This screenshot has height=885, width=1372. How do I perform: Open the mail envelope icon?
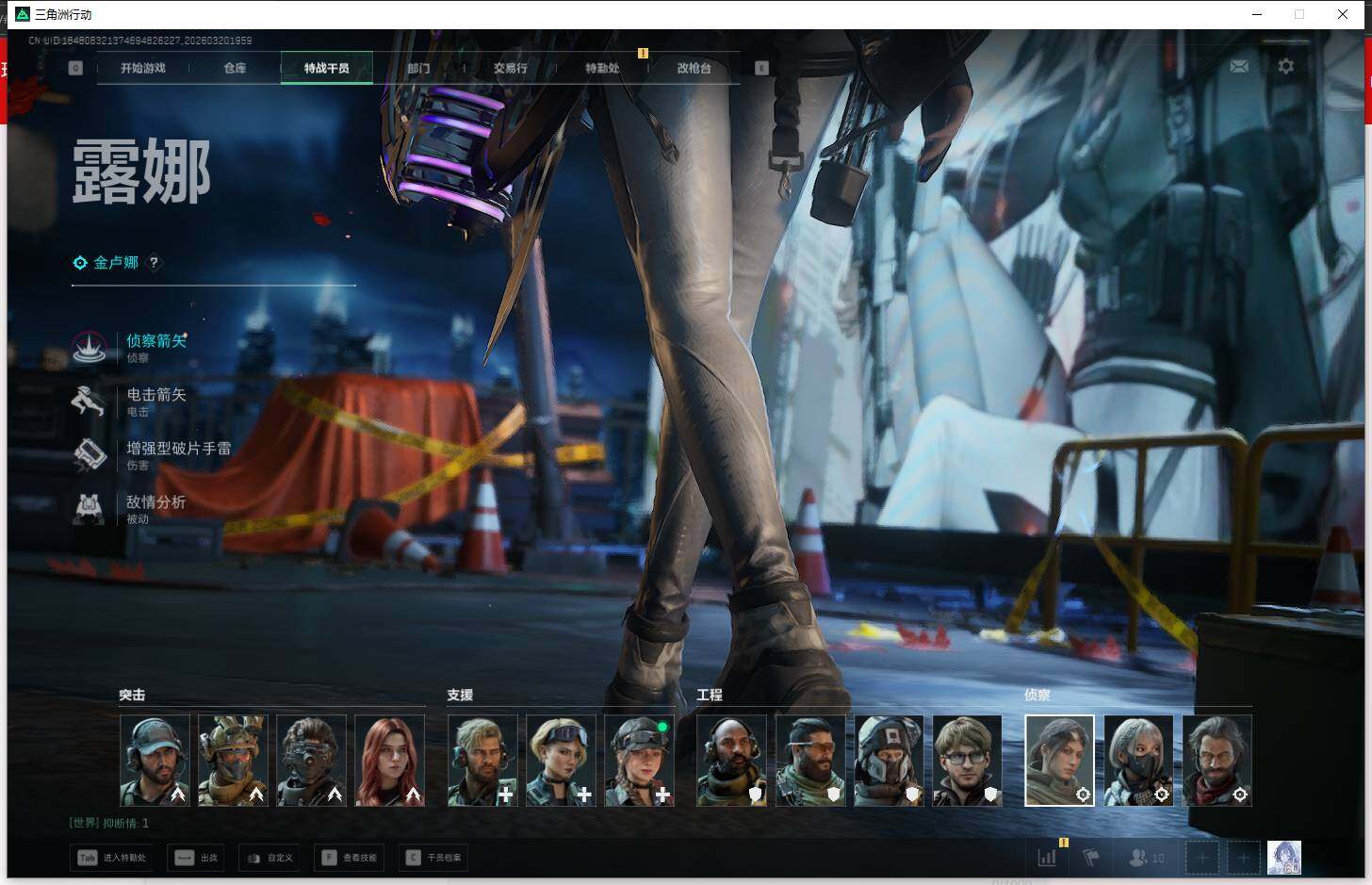tap(1239, 66)
